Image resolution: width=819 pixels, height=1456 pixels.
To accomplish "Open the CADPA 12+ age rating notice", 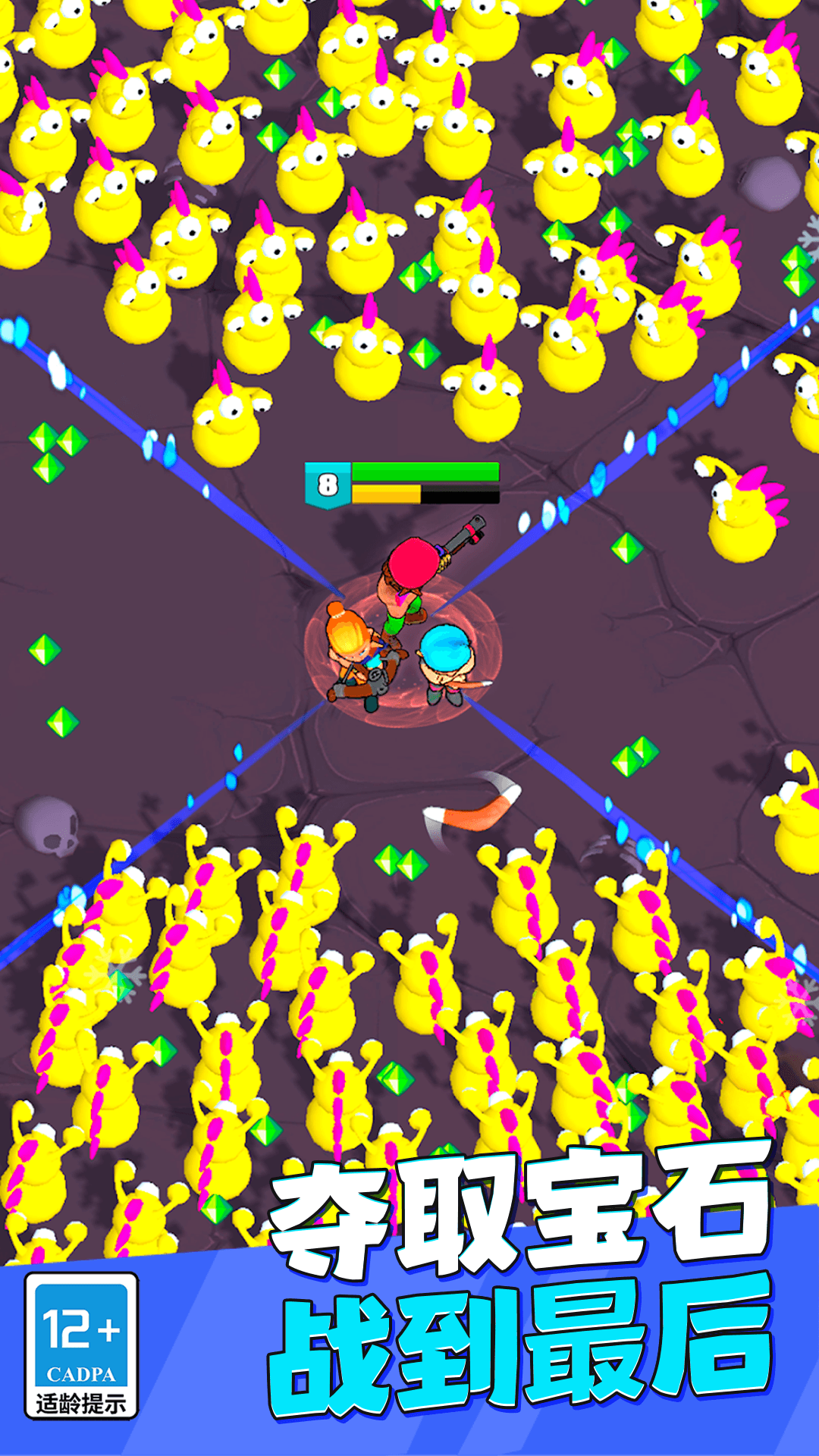I will [81, 1345].
